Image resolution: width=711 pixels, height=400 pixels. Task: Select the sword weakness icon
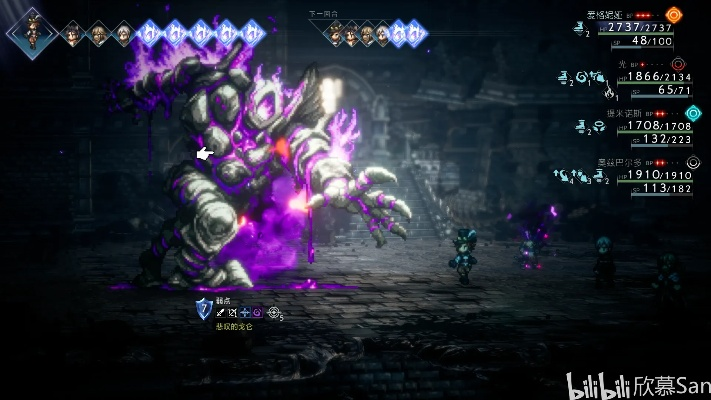click(221, 313)
